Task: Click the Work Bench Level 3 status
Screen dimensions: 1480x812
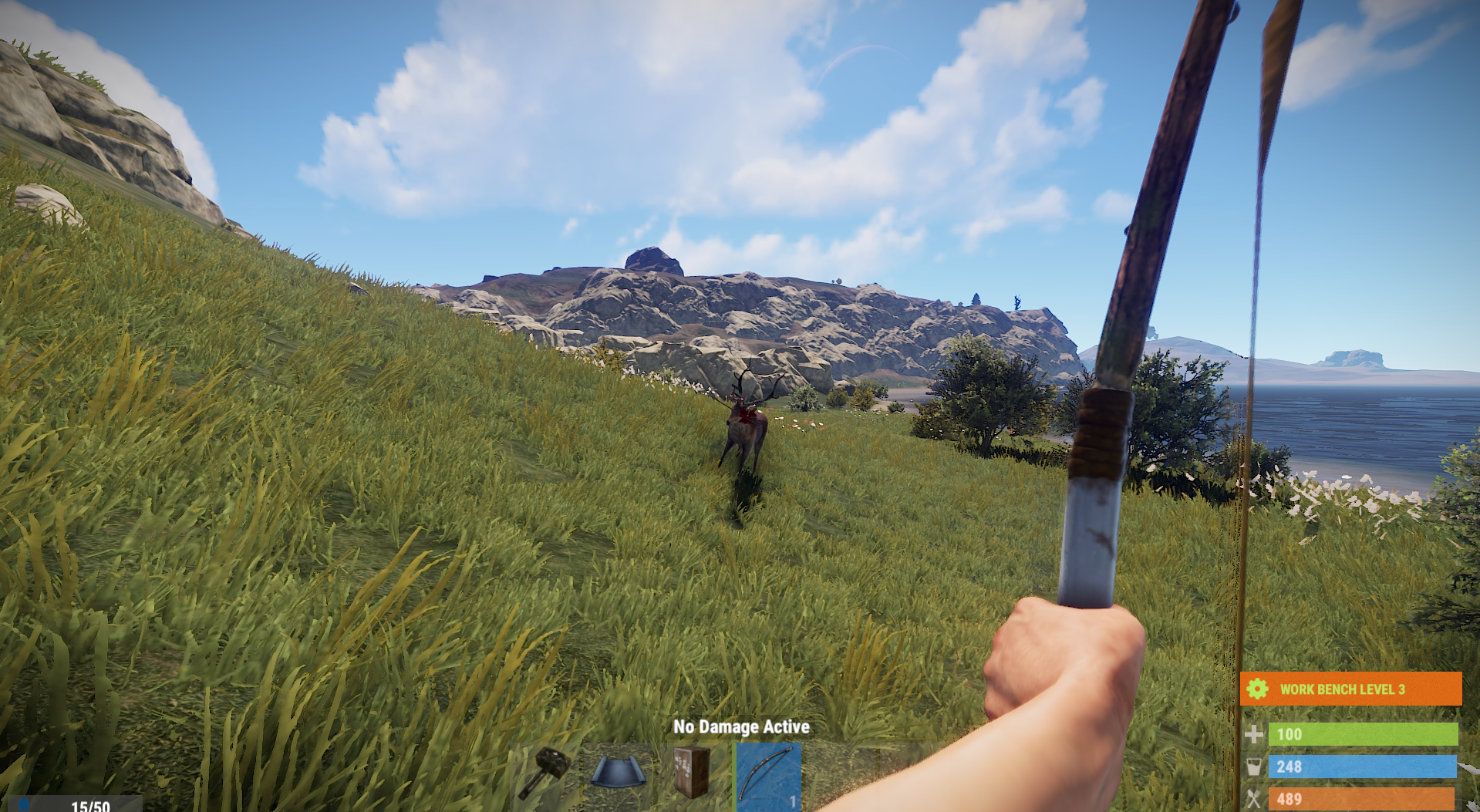Action: tap(1350, 689)
